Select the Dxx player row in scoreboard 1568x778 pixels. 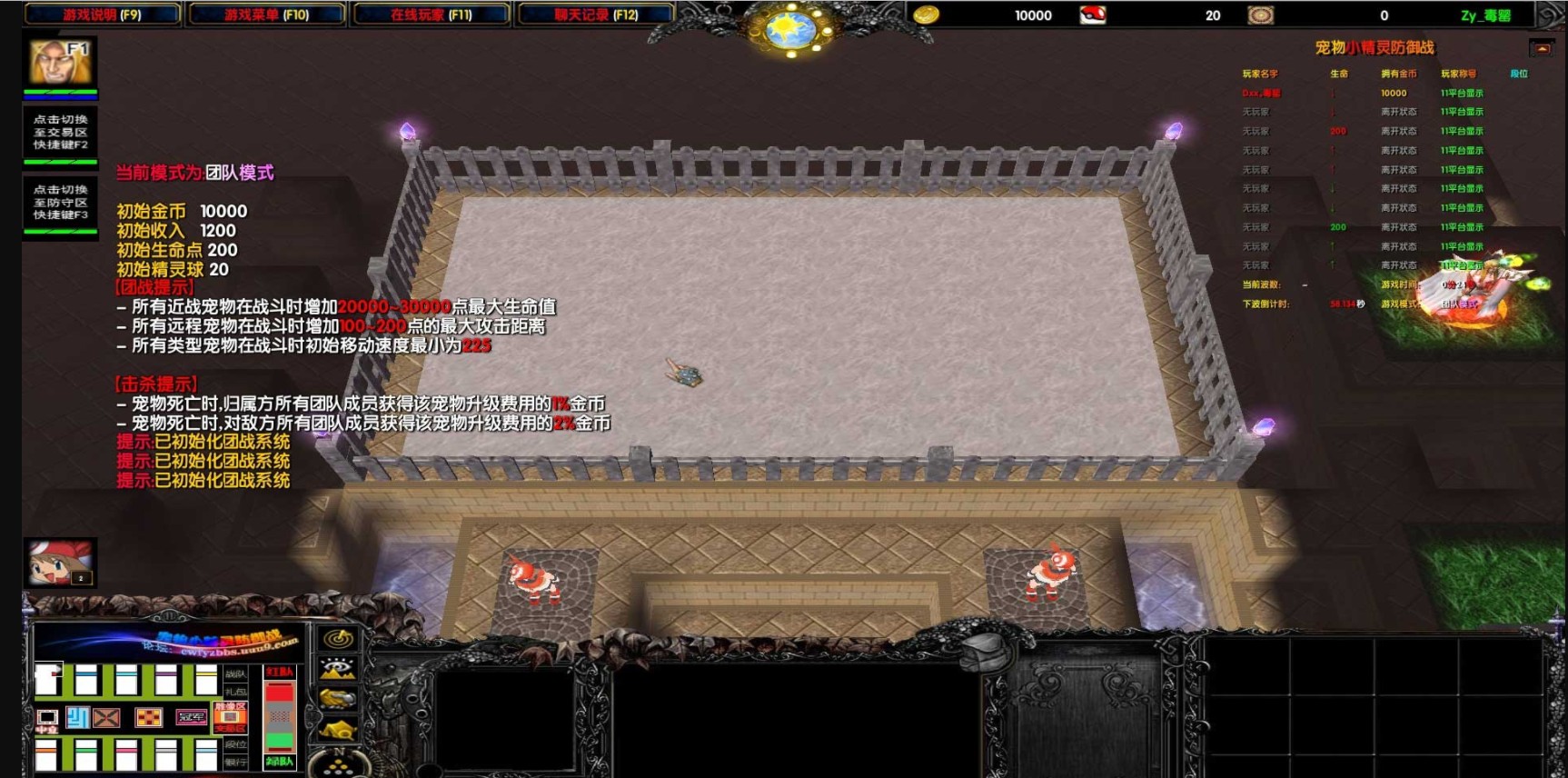[x=1261, y=93]
